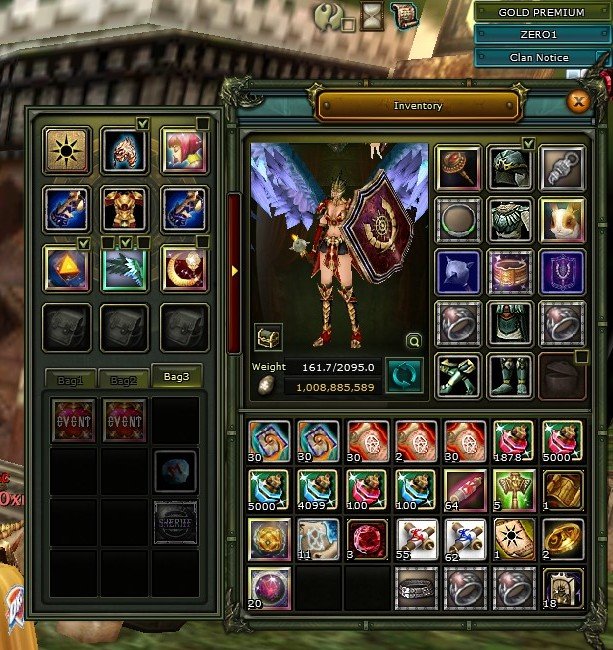This screenshot has width=613, height=650.
Task: Choose the Sheriff badge item in the bag
Action: point(175,522)
